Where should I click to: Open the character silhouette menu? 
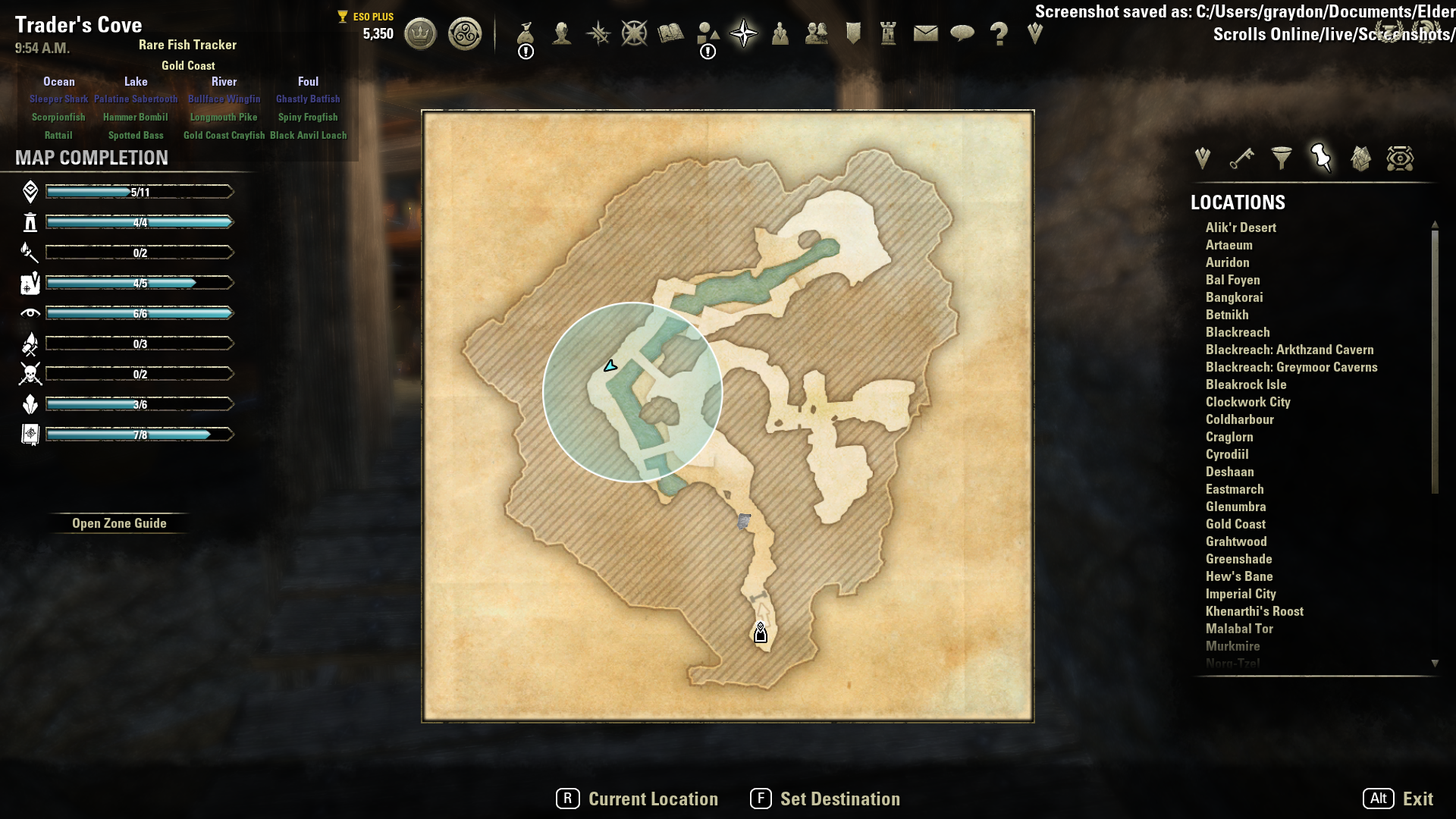[562, 34]
